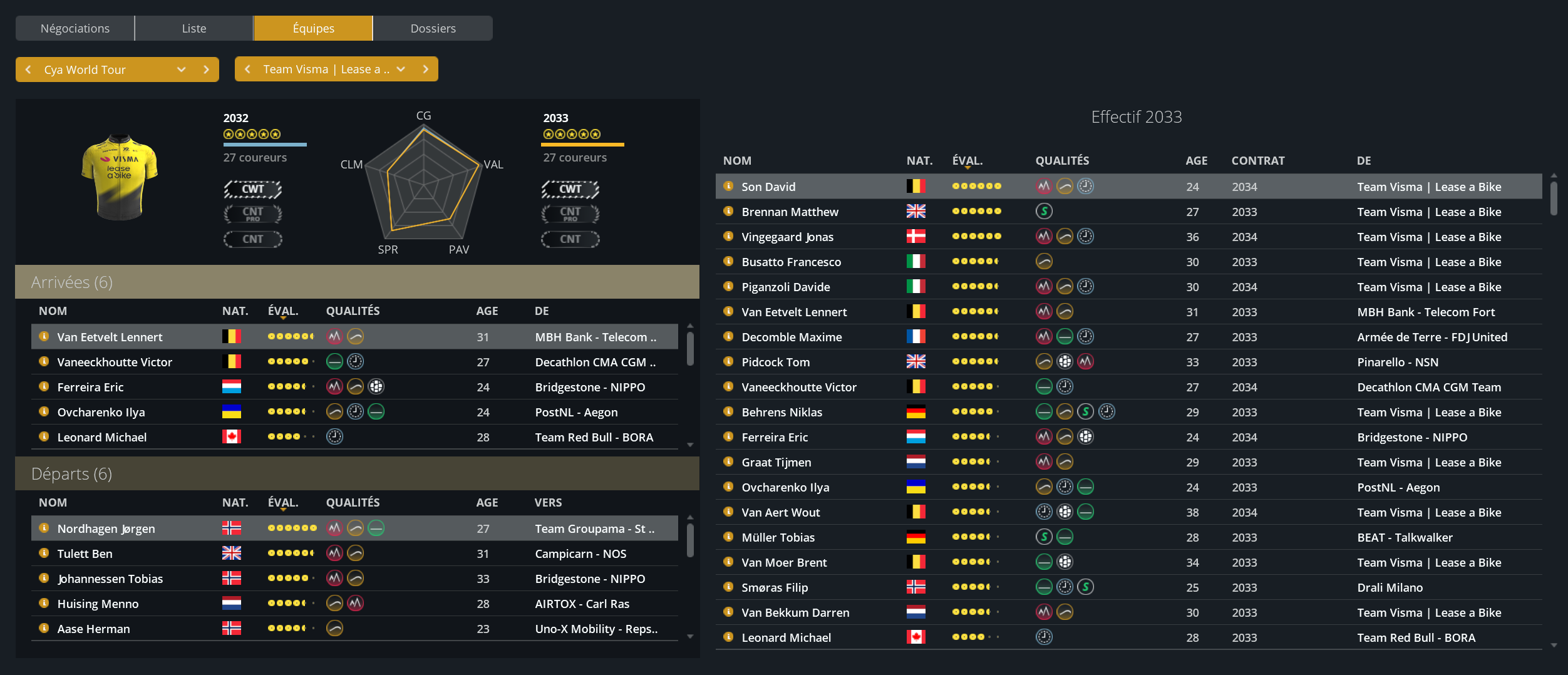The image size is (1568, 675).
Task: Select Vaneeckhoutte Victor in the Arrivées list
Action: [115, 362]
